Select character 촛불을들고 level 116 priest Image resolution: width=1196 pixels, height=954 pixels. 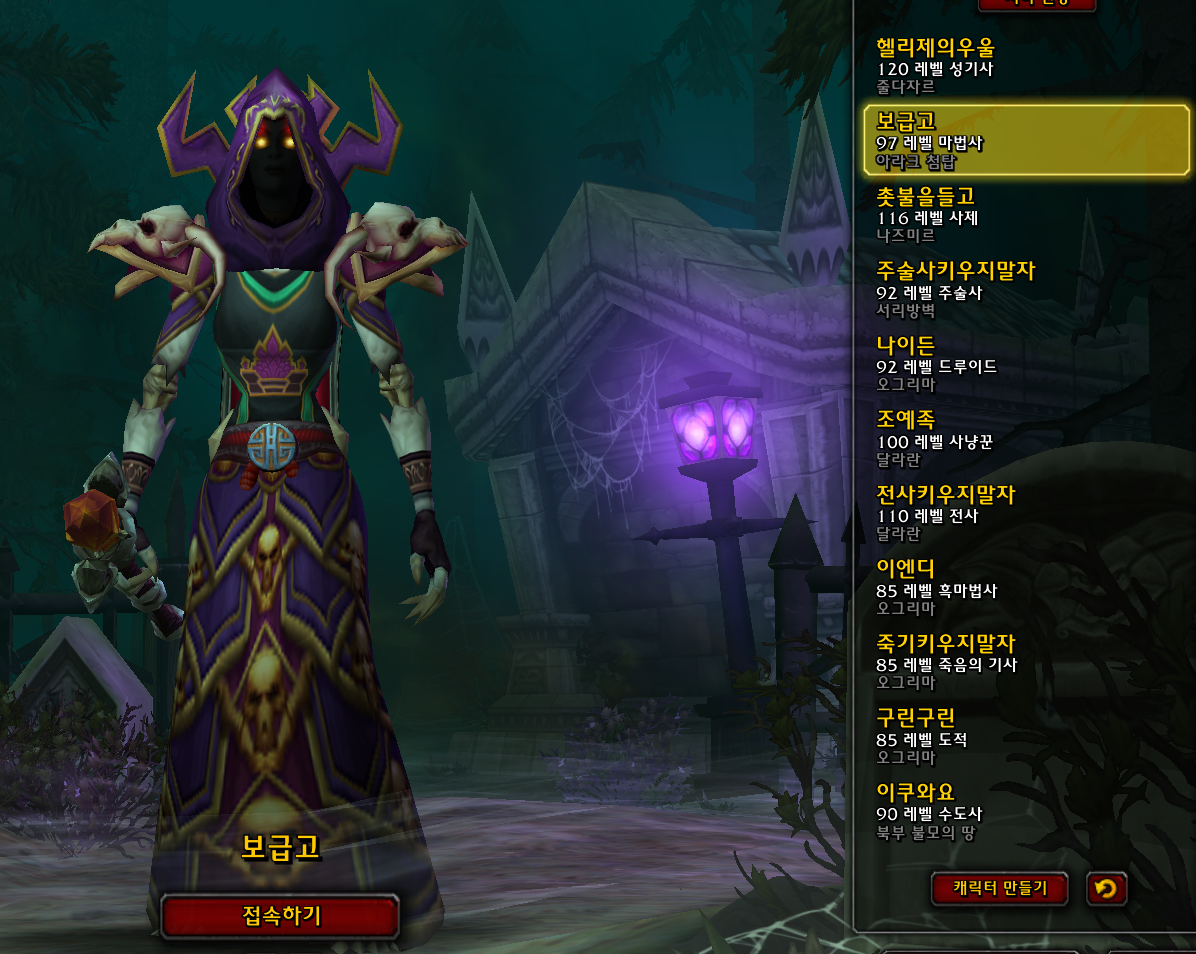1025,215
